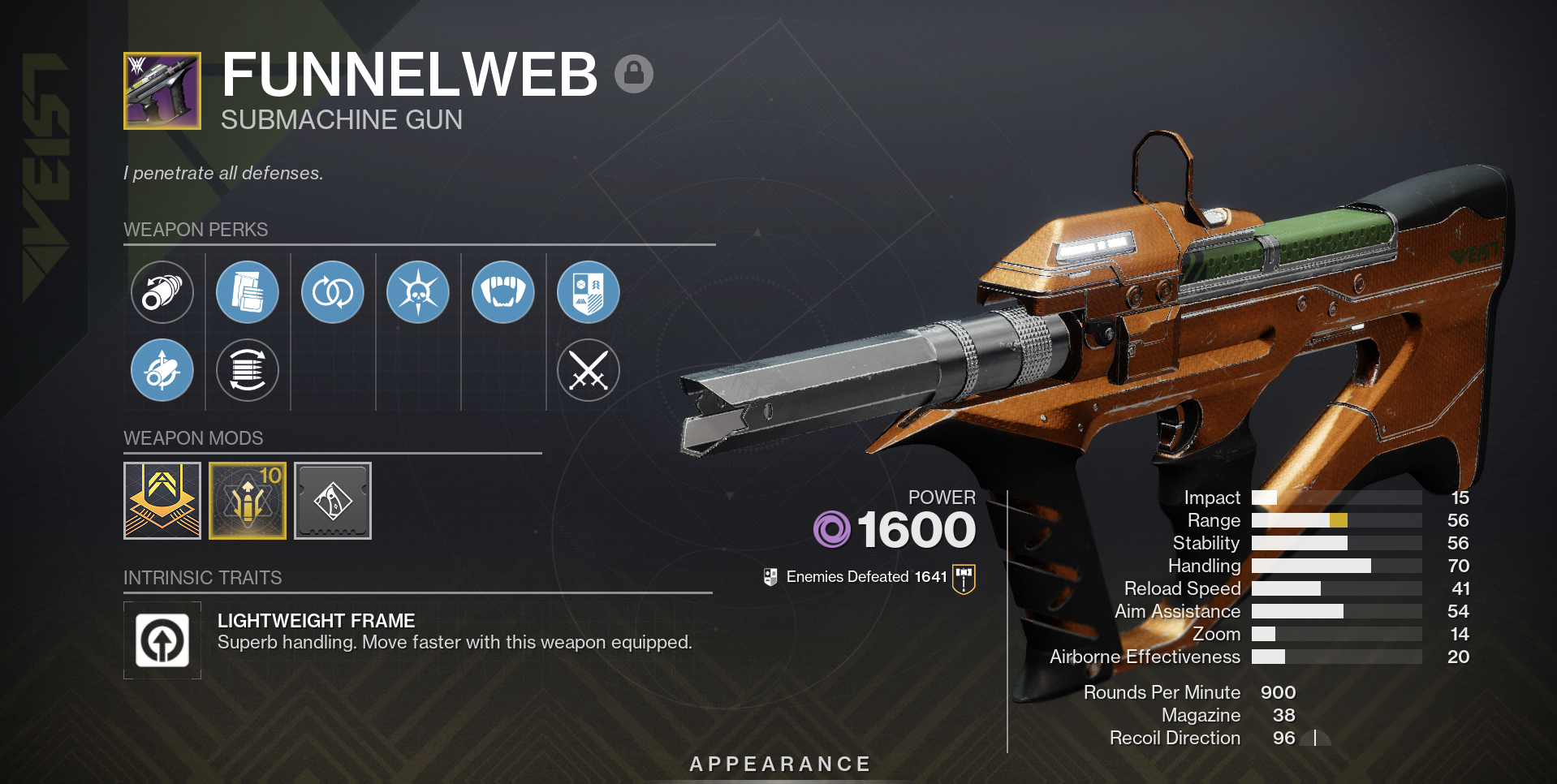Toggle the equipped weapon mod socket

[162, 501]
